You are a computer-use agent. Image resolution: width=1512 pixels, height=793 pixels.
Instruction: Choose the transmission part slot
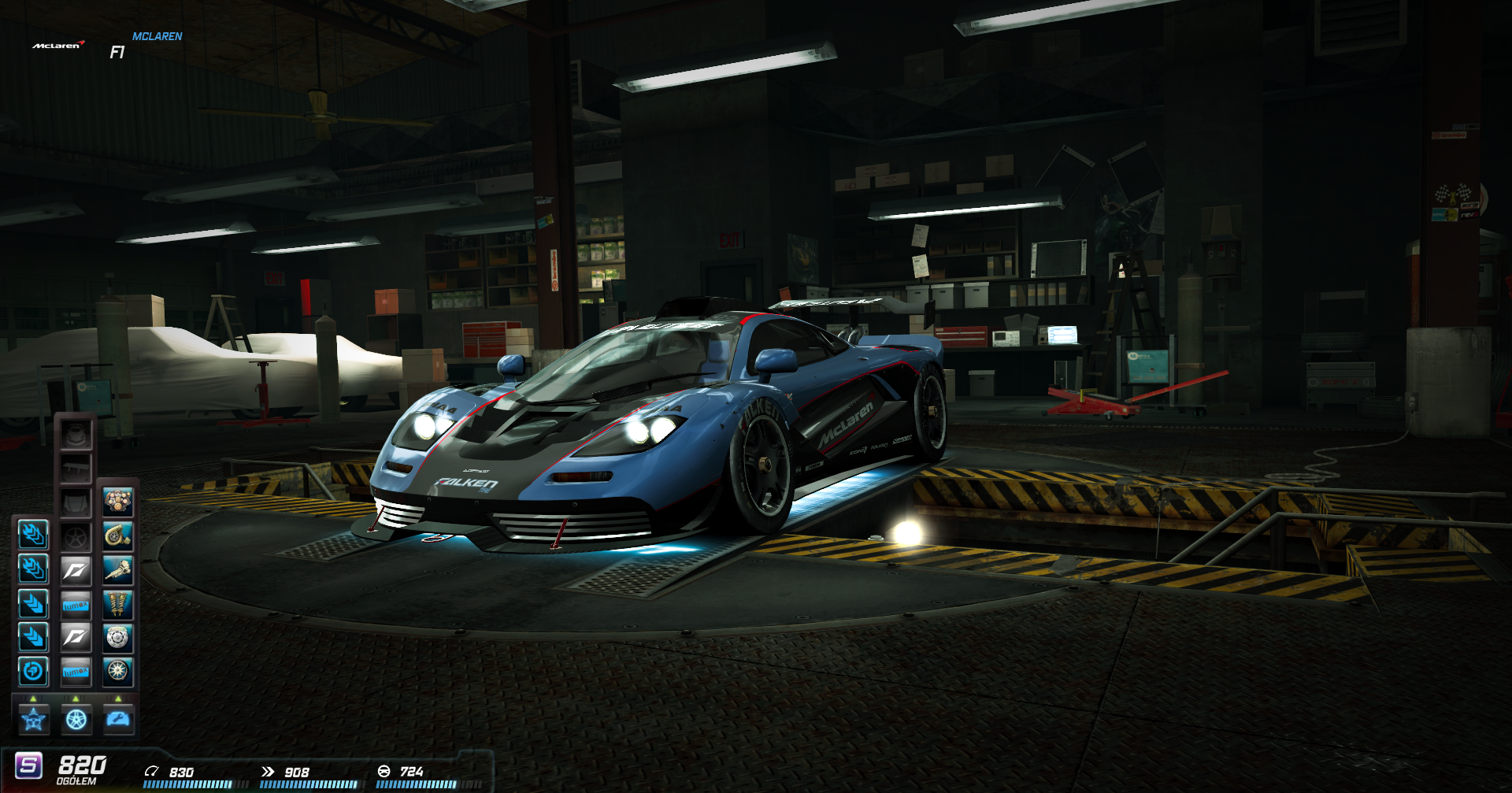coord(118,570)
